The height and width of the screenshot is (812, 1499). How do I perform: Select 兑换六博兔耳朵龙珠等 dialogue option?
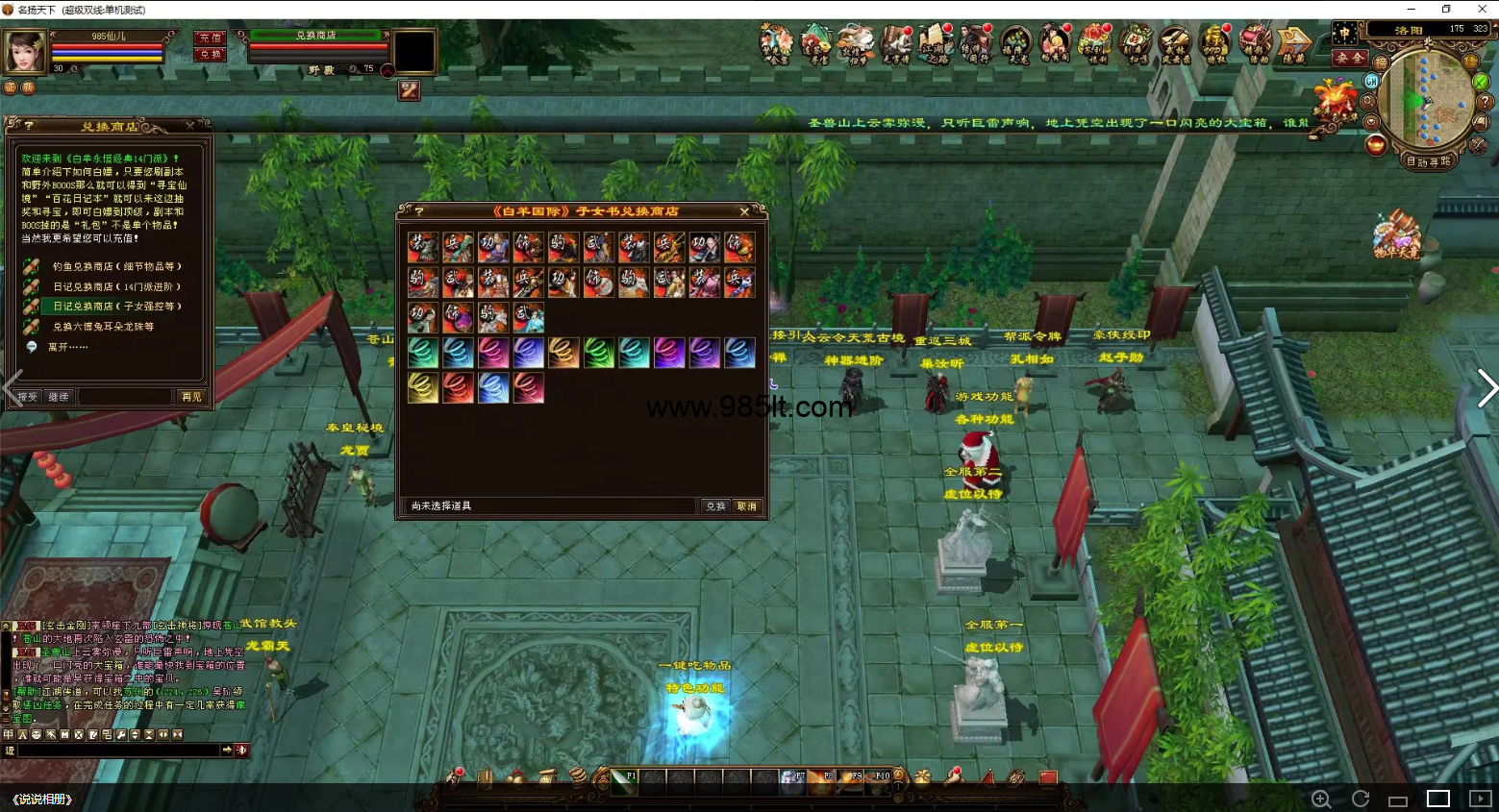click(103, 327)
